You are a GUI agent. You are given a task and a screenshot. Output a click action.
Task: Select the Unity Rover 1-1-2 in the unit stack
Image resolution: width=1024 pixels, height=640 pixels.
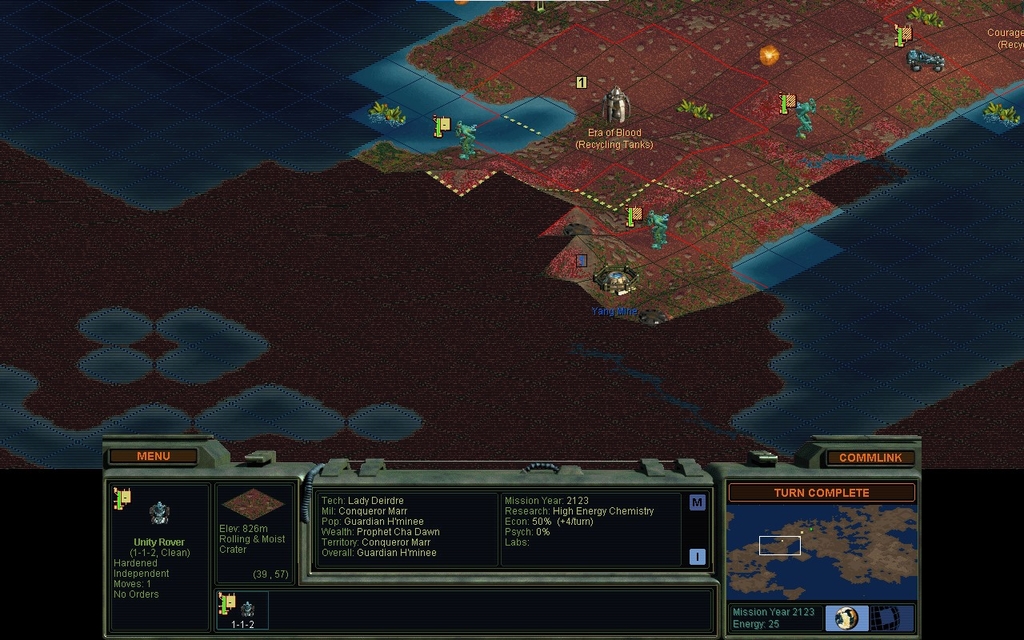click(x=242, y=609)
